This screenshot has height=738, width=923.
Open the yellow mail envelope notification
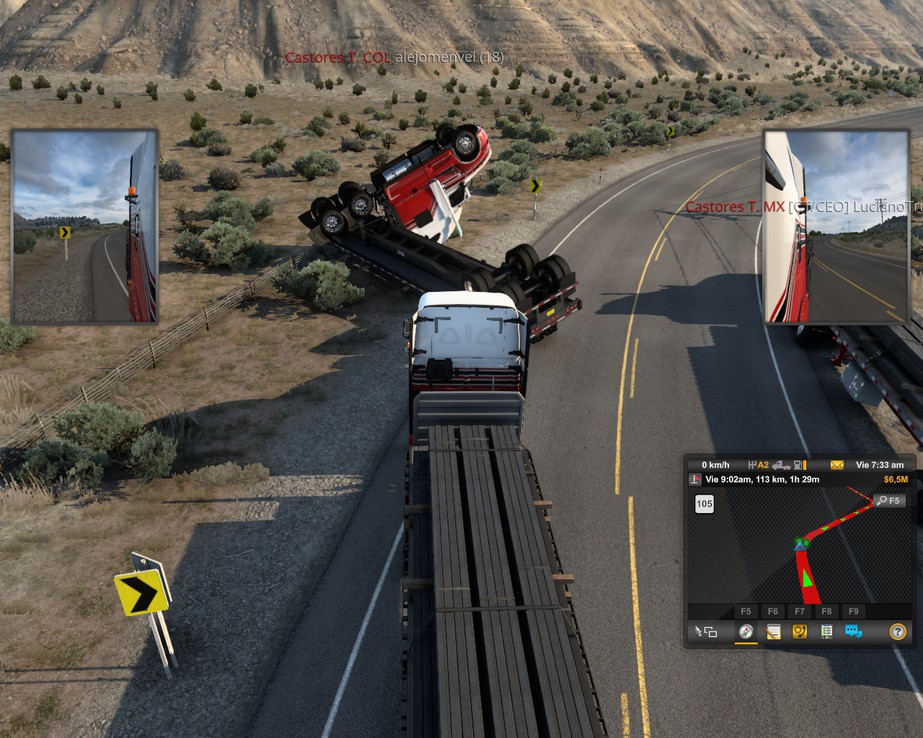(x=837, y=465)
